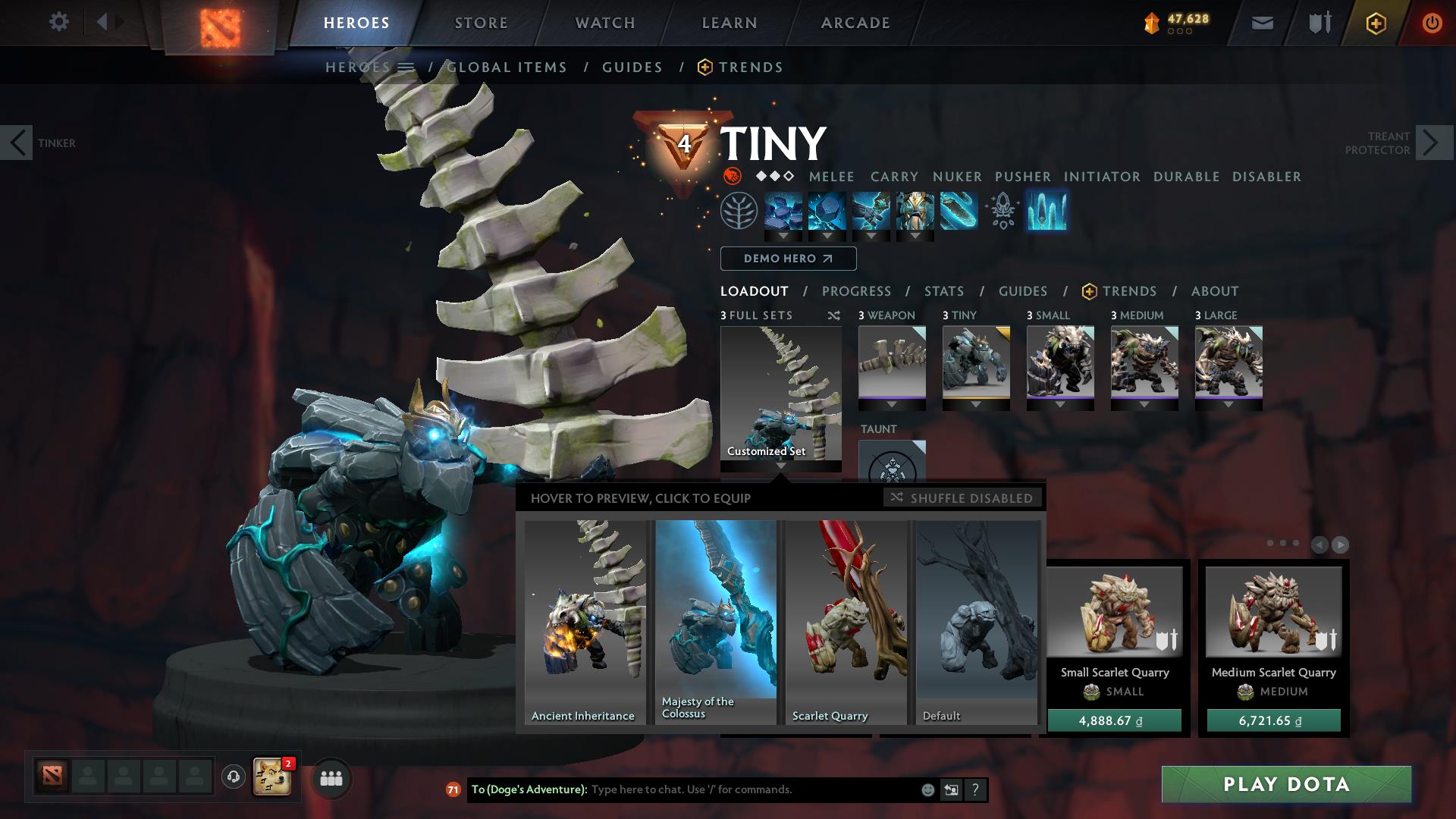Toggle Shuffle Disabled for loadout sets
This screenshot has height=819, width=1456.
click(962, 498)
